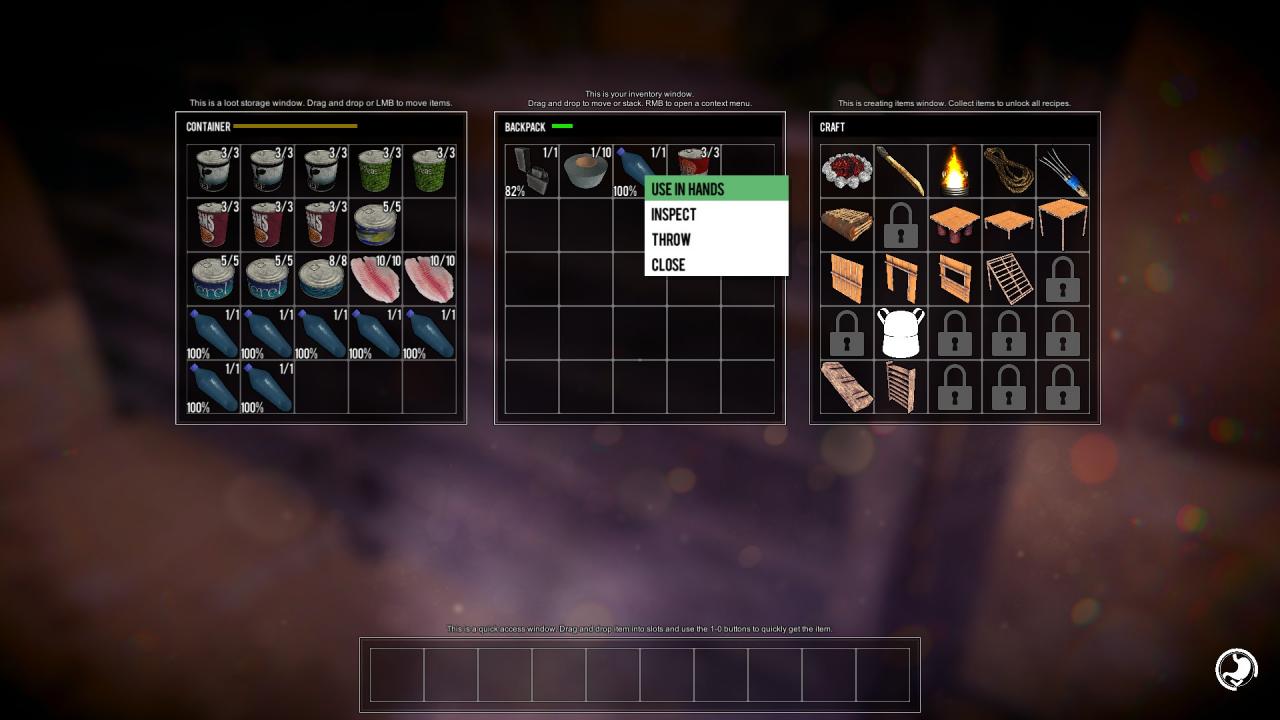Click the duct tape roll in backpack

click(x=585, y=171)
